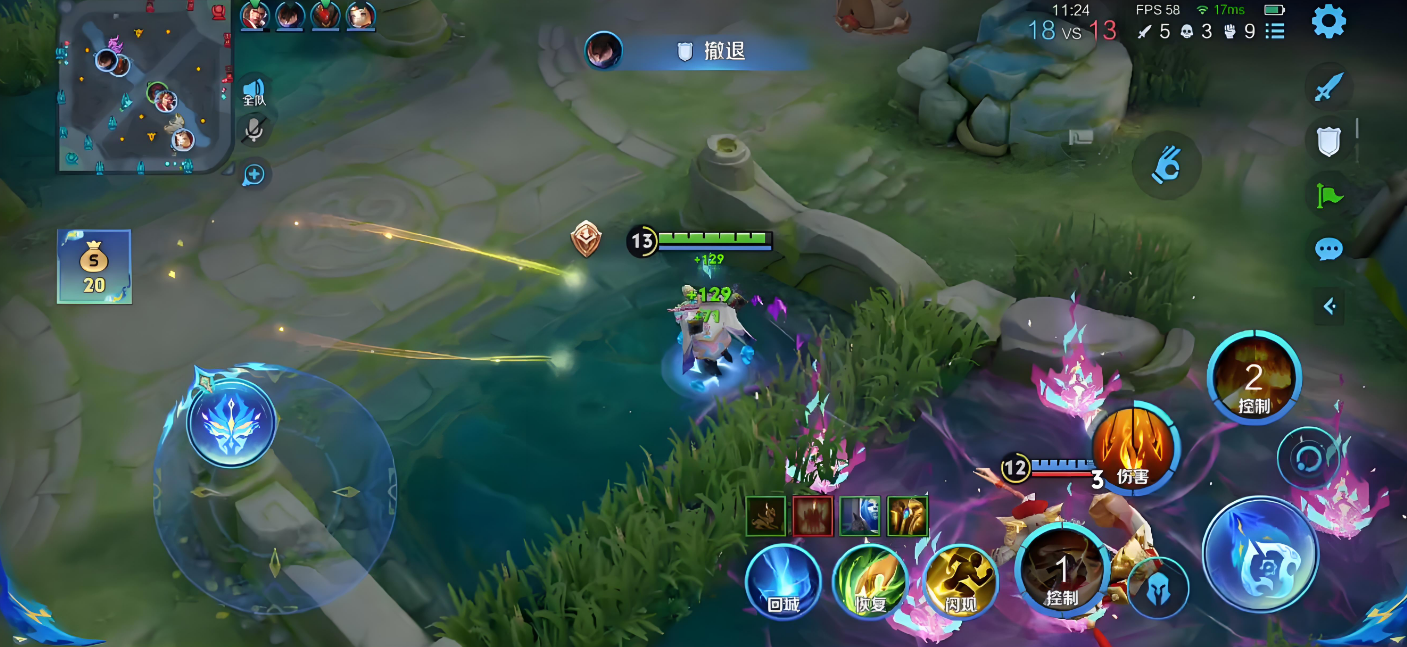Open the scoreboard list icon

1275,31
